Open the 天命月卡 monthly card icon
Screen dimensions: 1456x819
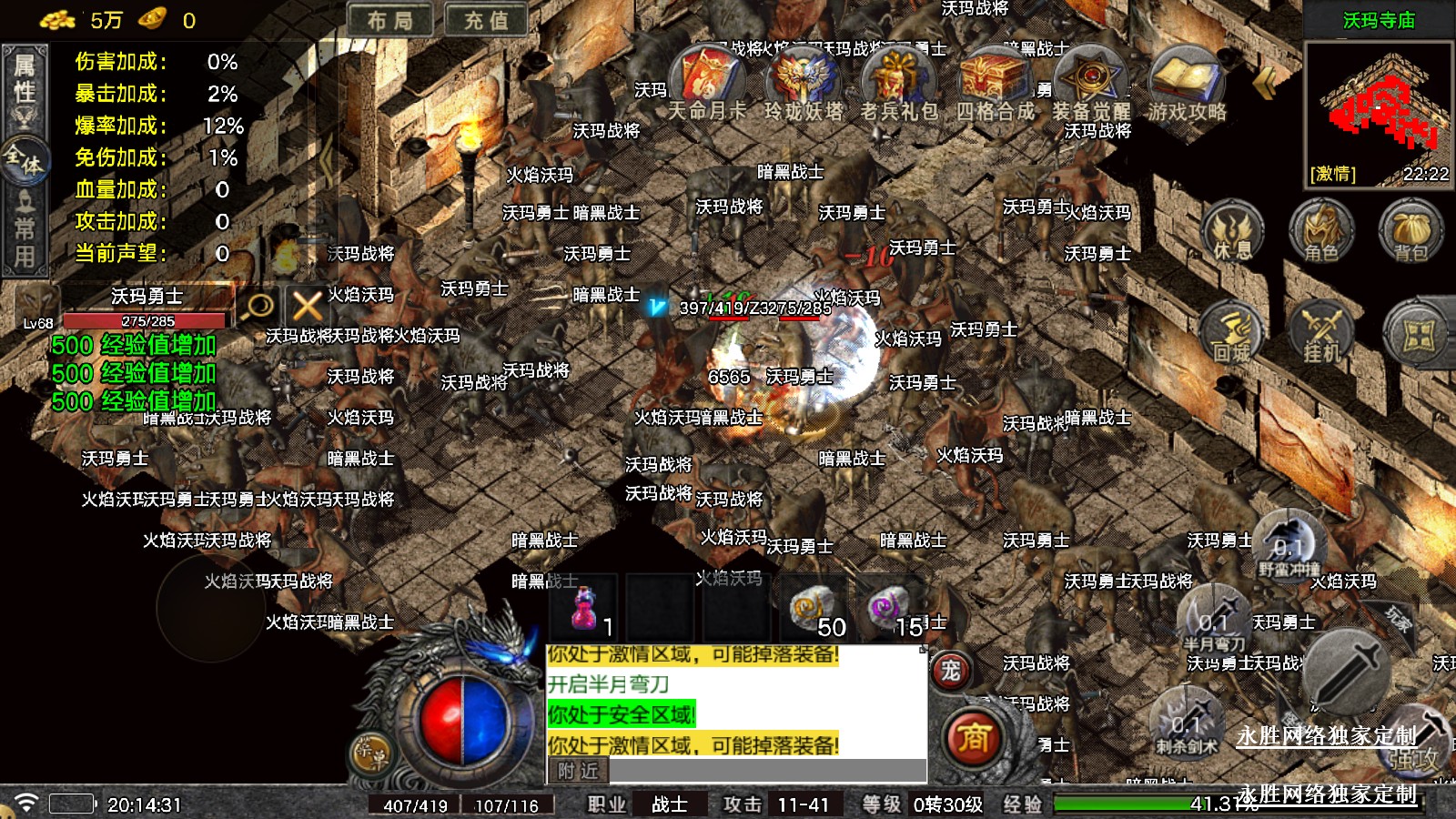(x=707, y=82)
